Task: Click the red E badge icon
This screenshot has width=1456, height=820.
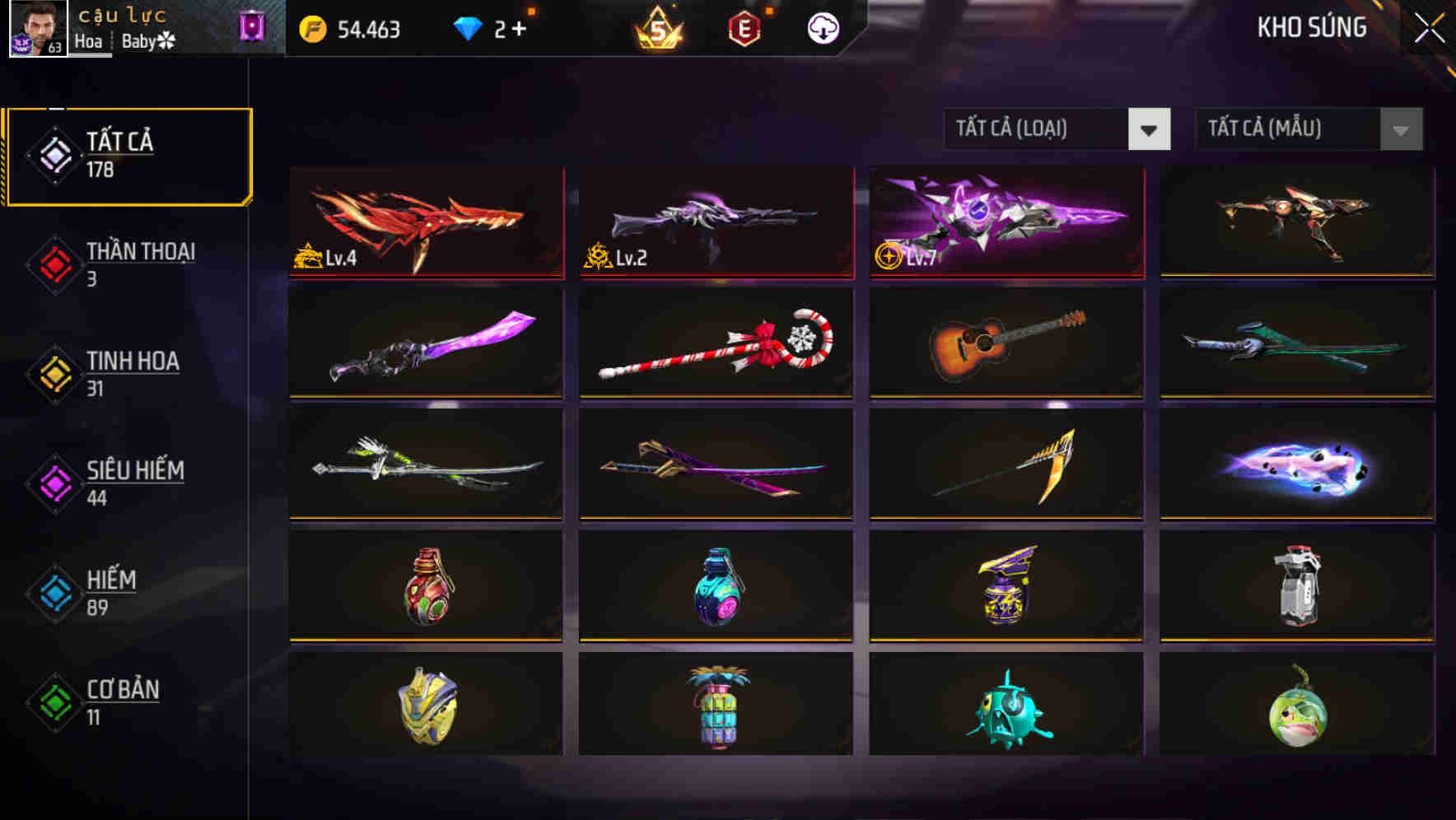Action: pos(745,27)
